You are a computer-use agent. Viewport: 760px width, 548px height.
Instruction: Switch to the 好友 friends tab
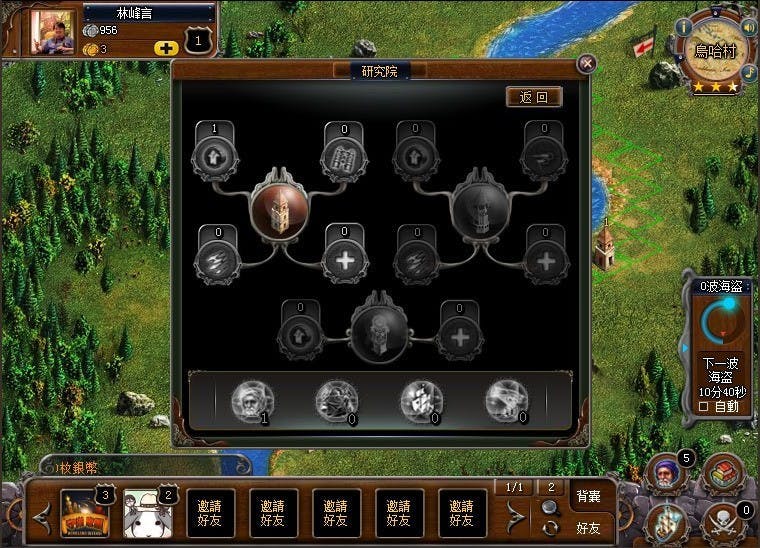[588, 526]
